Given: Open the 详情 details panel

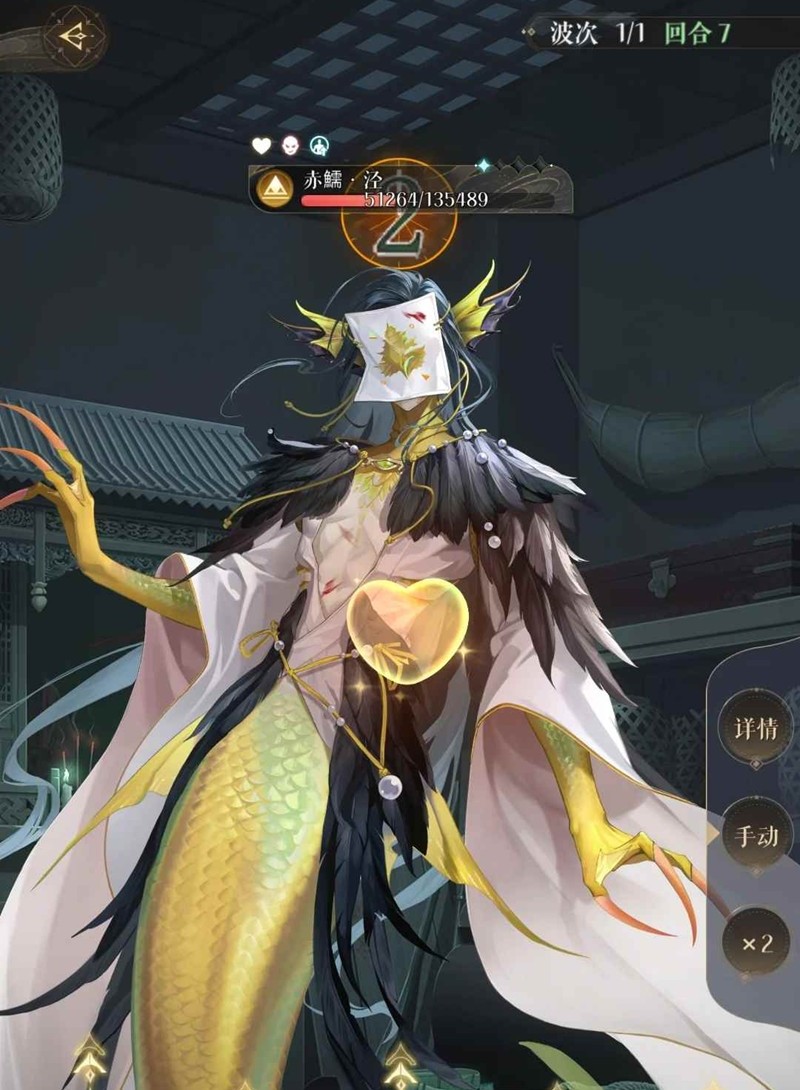Looking at the screenshot, I should (x=757, y=728).
